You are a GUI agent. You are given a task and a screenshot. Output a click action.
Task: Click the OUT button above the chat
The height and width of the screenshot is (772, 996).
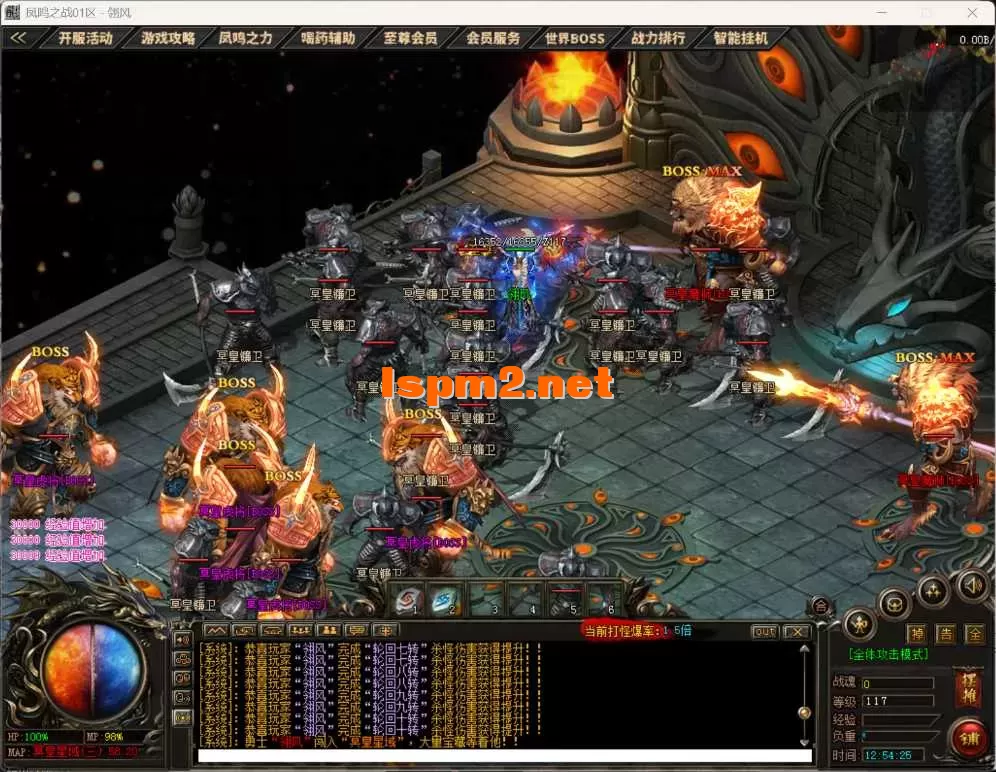click(x=764, y=631)
